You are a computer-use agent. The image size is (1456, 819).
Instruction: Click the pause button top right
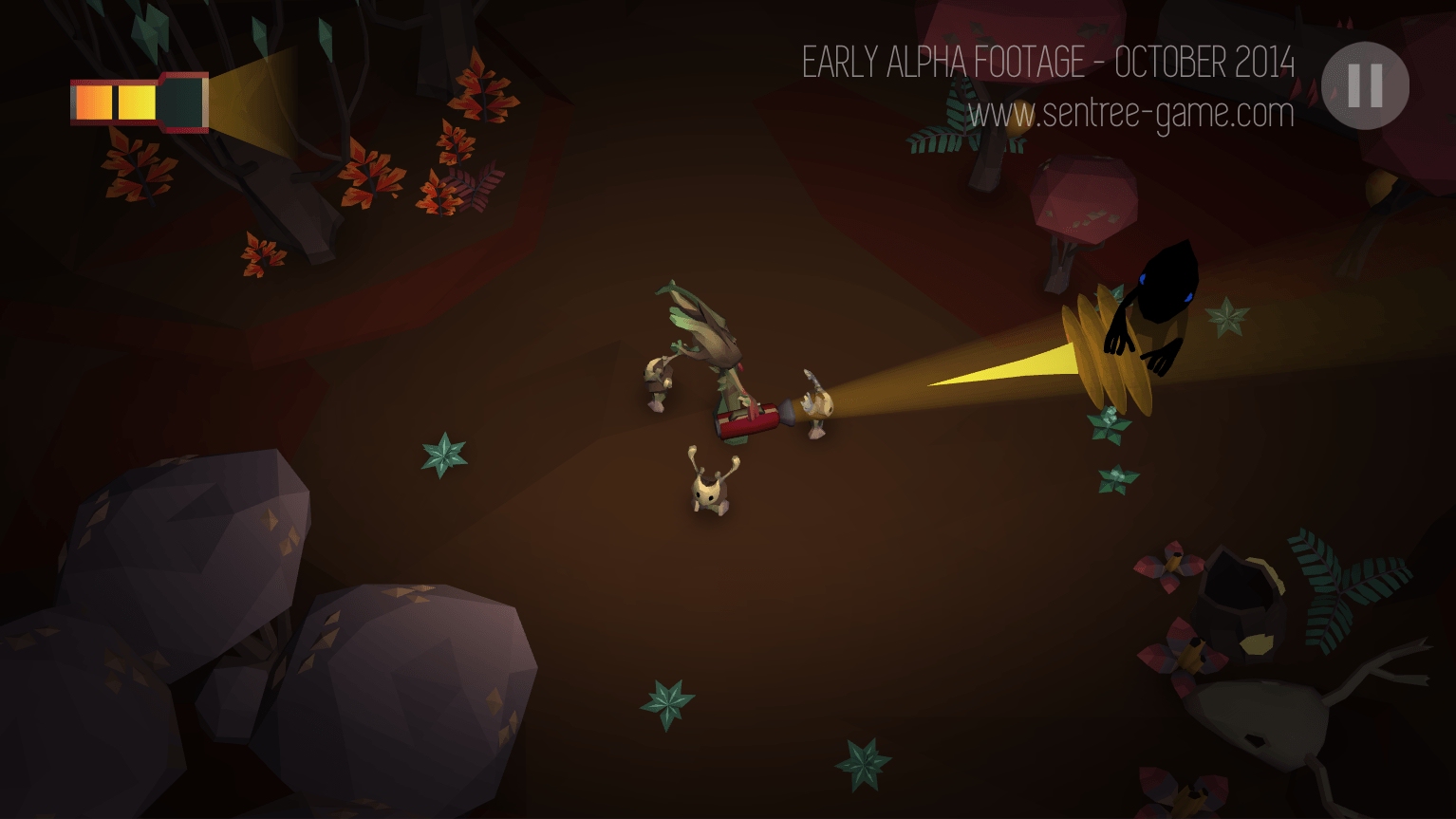[x=1364, y=84]
